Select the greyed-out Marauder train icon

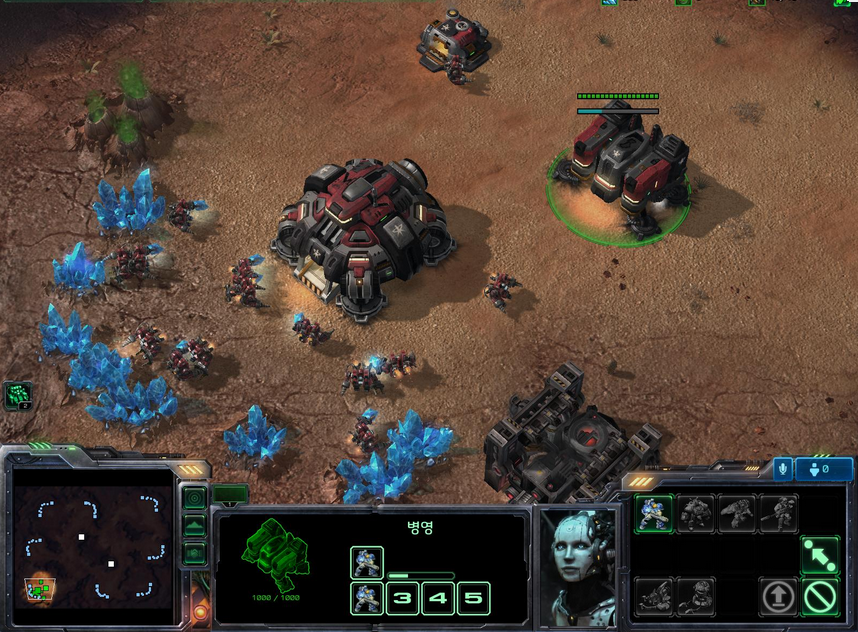click(696, 513)
